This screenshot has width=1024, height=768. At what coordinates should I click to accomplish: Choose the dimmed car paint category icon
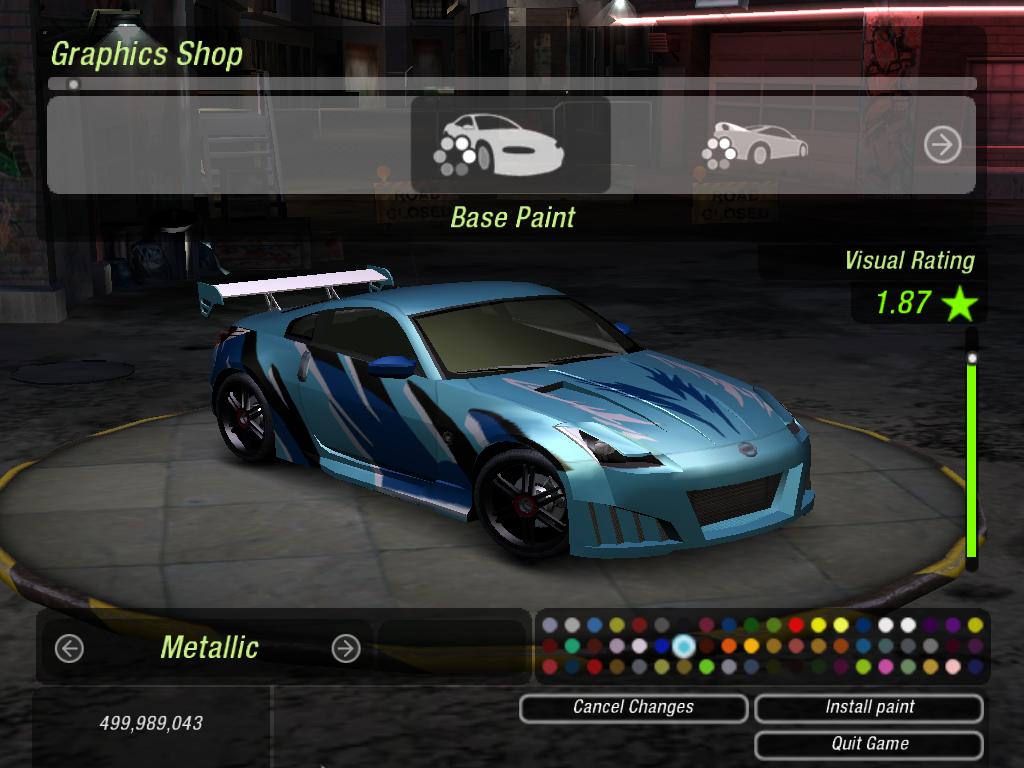pos(755,145)
